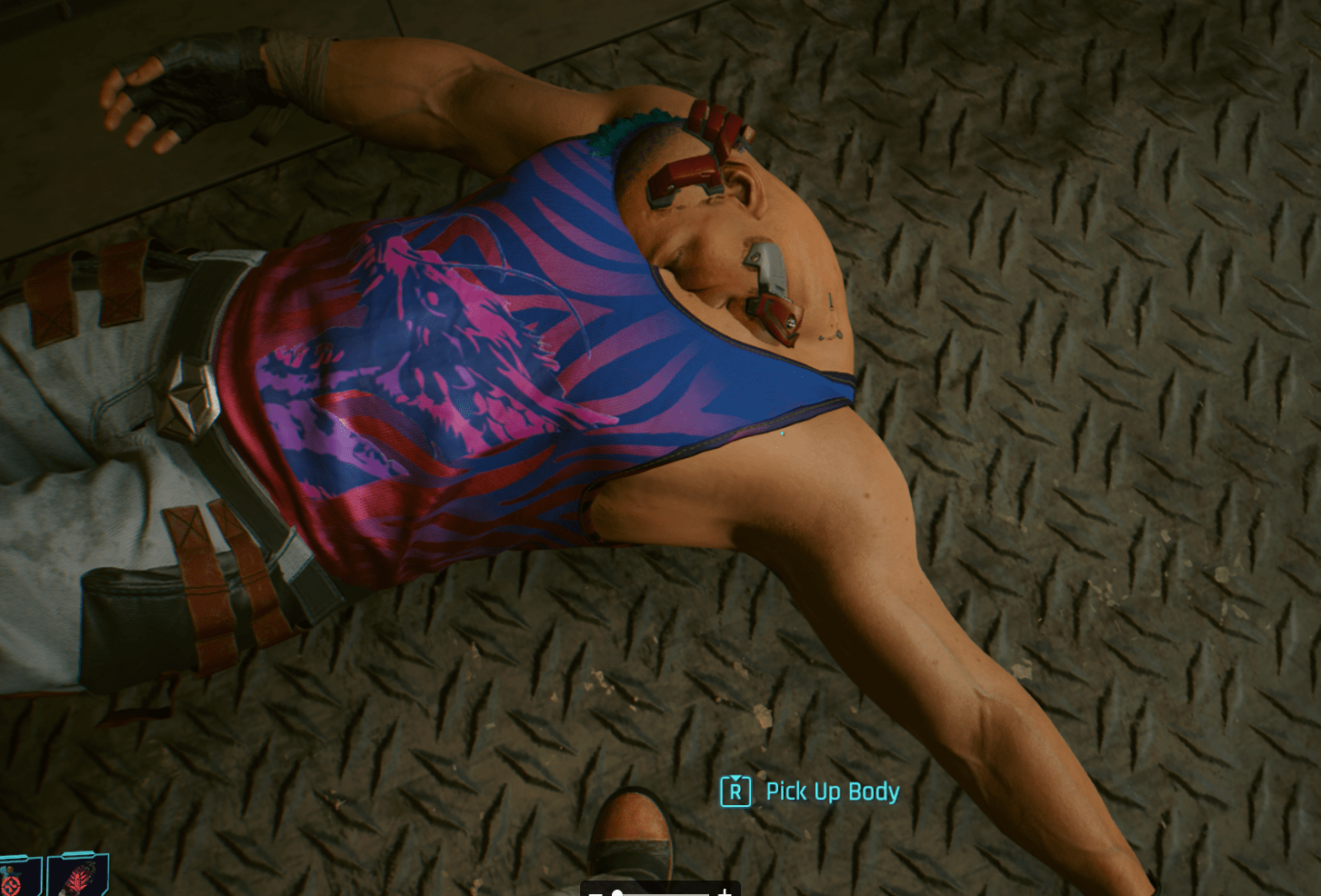Click the R interaction key icon
Viewport: 1321px width, 896px height.
[736, 791]
